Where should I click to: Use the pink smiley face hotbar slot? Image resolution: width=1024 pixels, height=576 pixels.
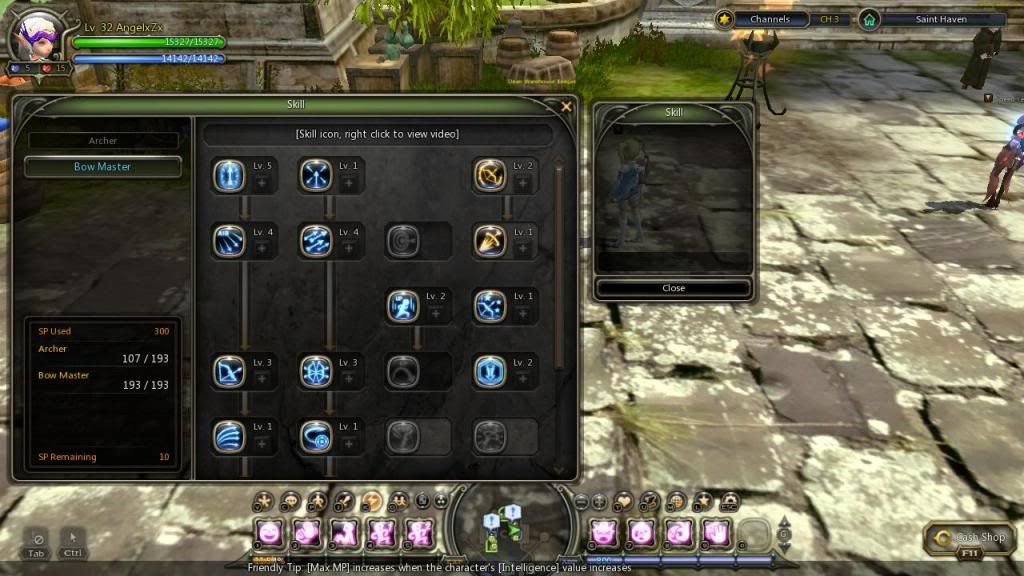click(x=269, y=532)
